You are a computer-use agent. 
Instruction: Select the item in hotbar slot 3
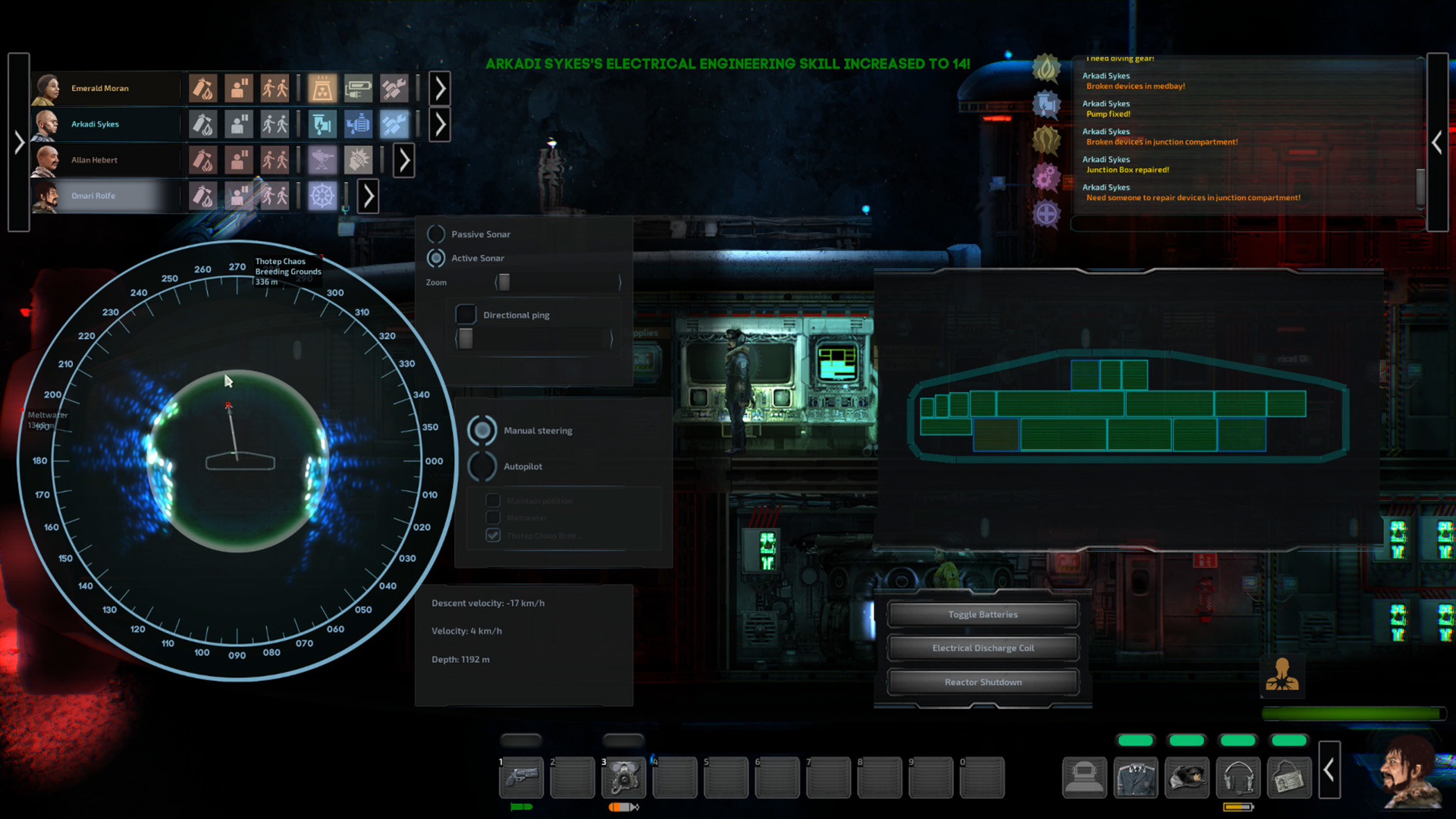[x=624, y=777]
